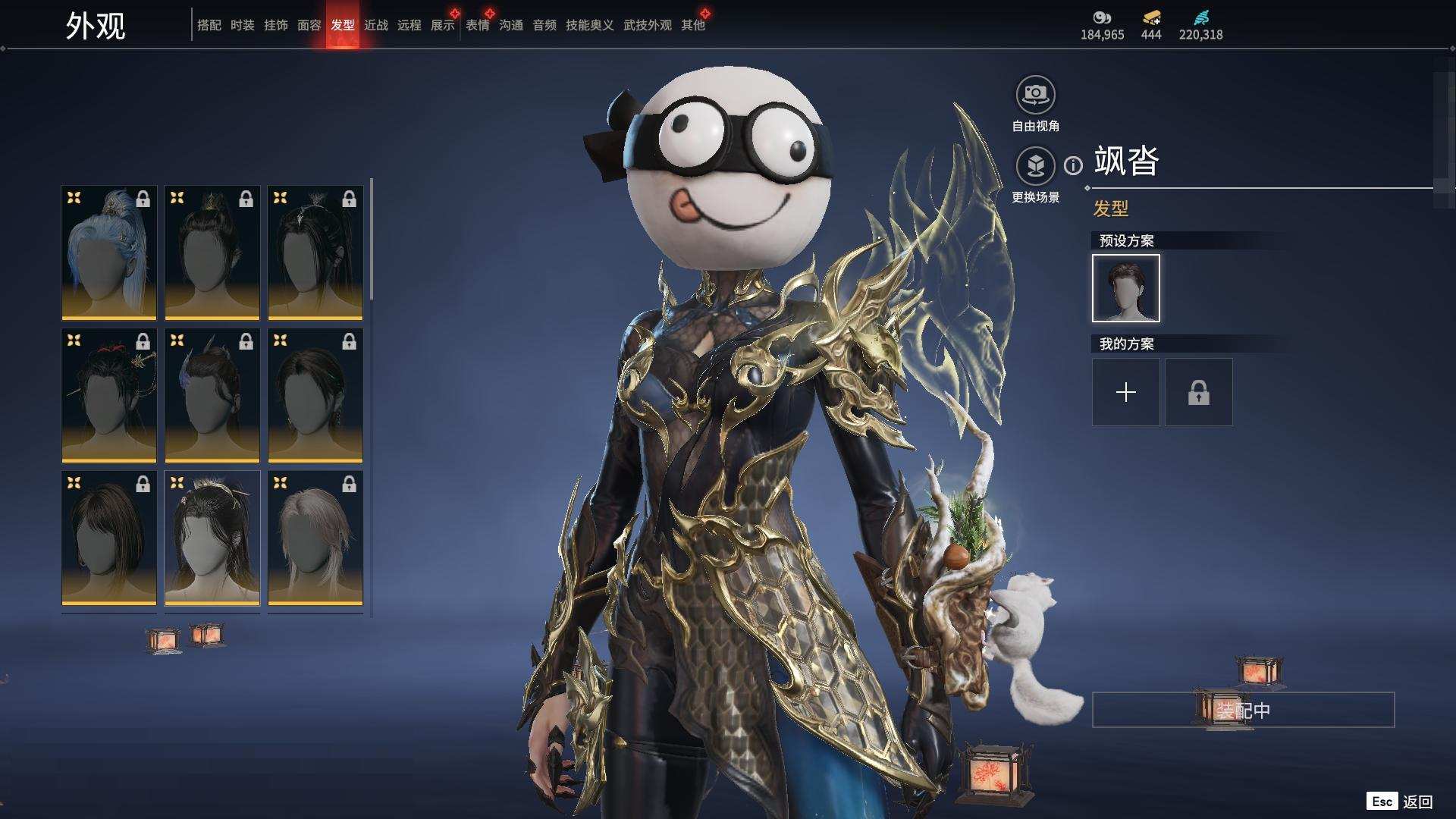Select the hairstyle with the golden hairpin

point(108,395)
